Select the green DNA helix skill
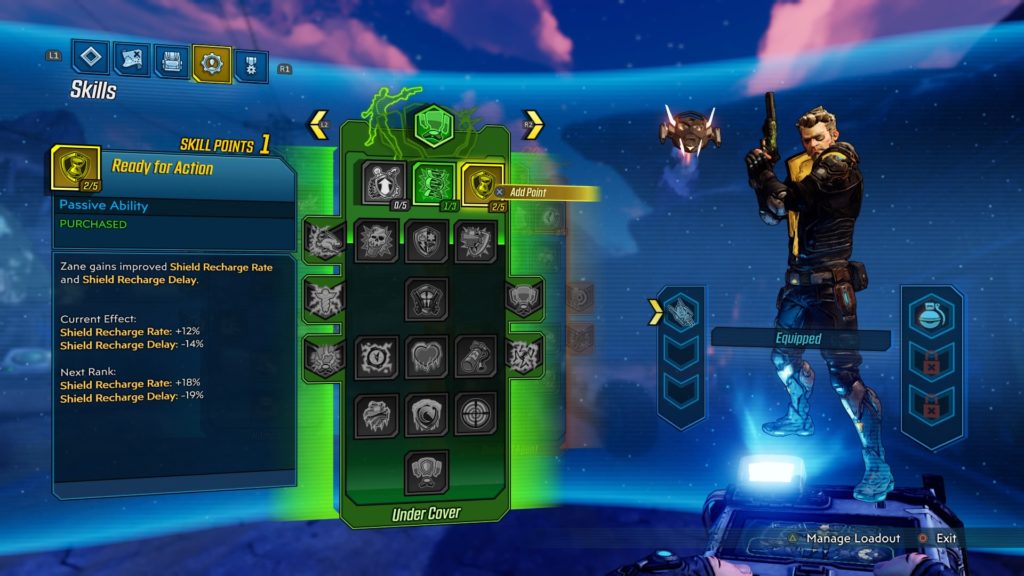Viewport: 1024px width, 576px height. tap(433, 184)
